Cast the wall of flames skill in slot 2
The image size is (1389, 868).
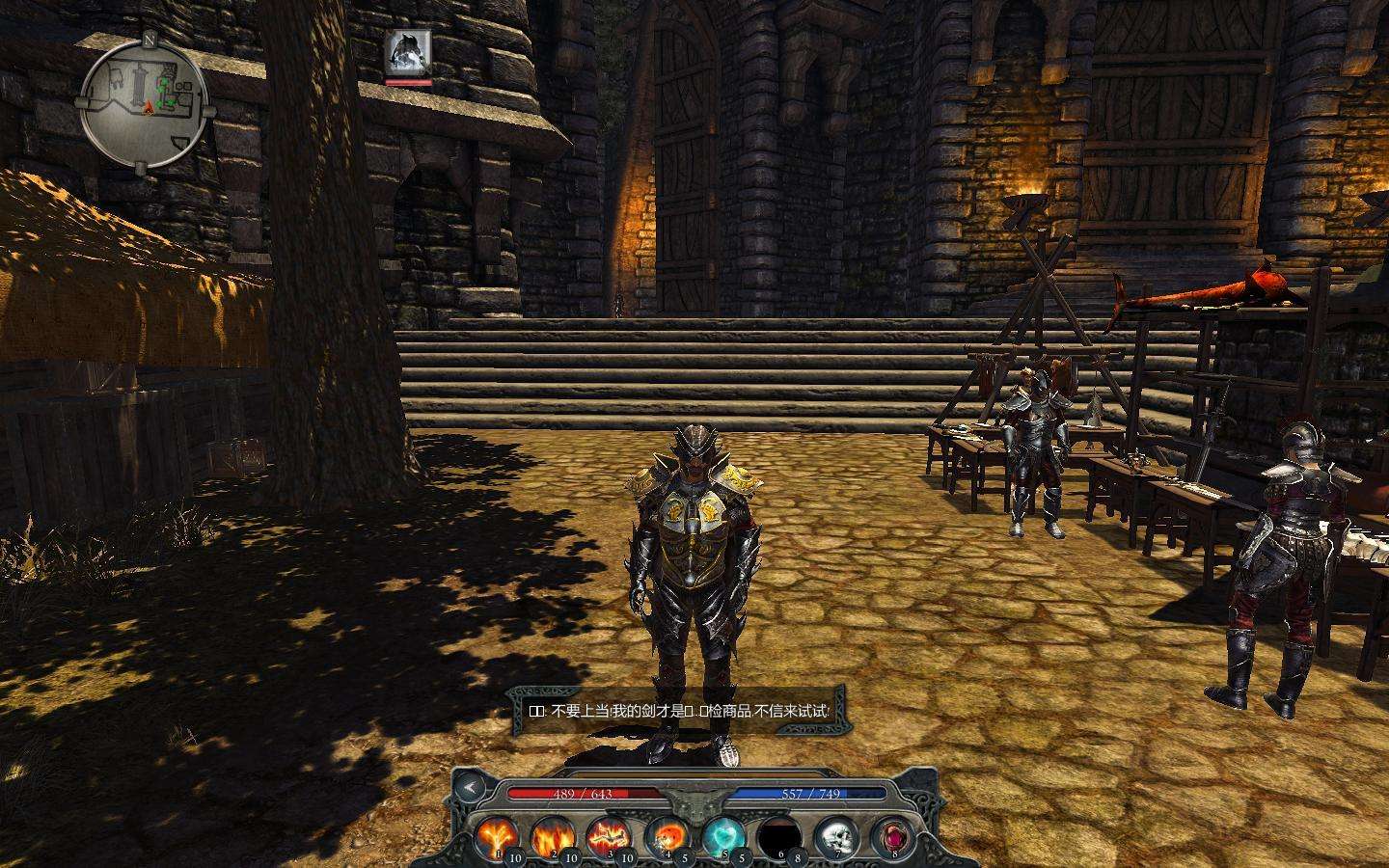(x=553, y=835)
